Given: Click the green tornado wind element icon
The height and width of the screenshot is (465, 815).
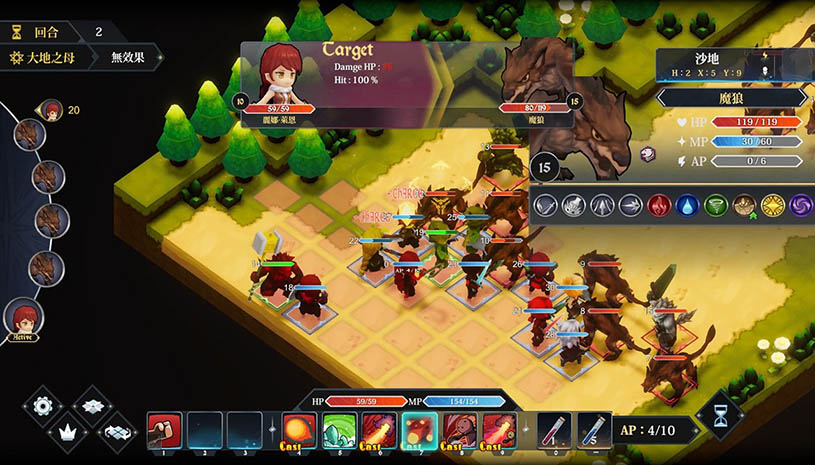Looking at the screenshot, I should 715,205.
